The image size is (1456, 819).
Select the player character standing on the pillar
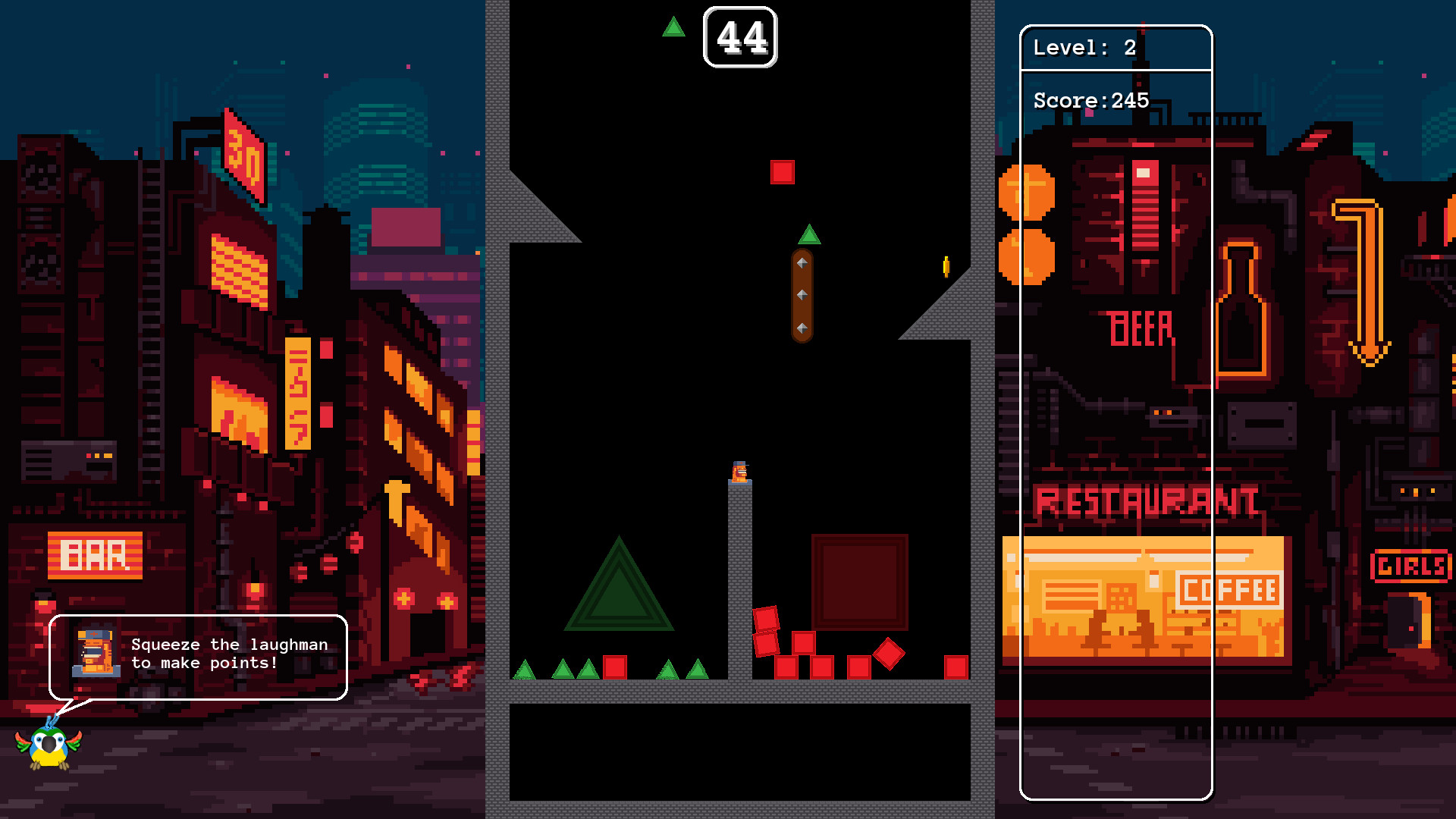click(739, 472)
